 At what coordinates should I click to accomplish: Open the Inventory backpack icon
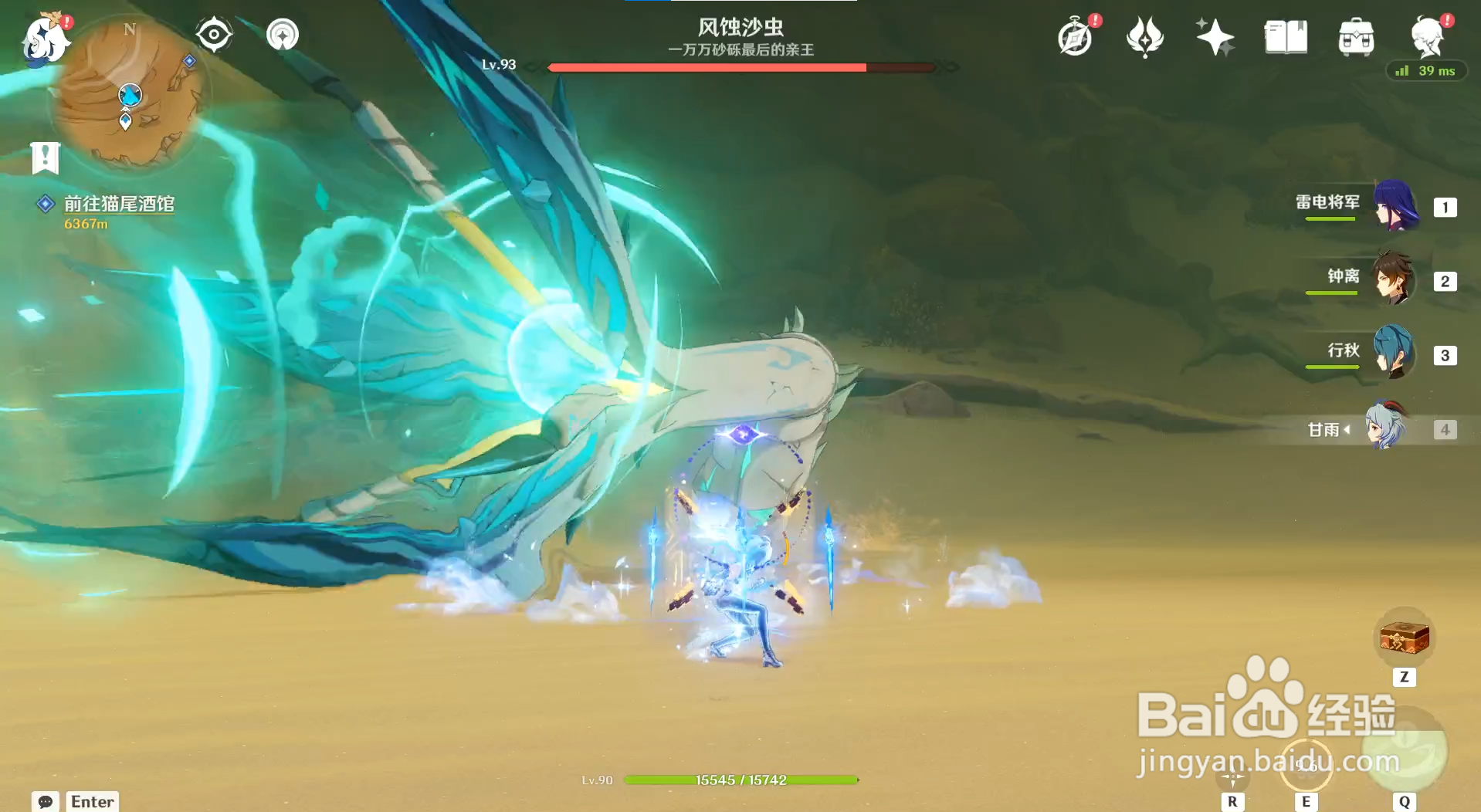(1355, 36)
